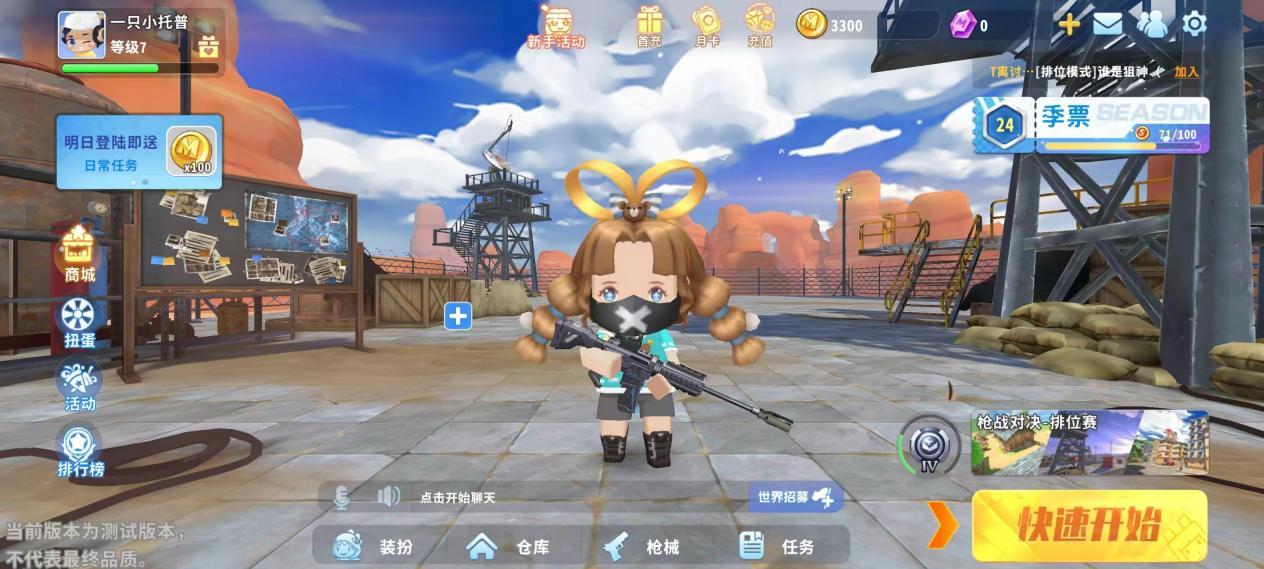1264x569 pixels.
Task: View the 排行榜 leaderboard
Action: click(79, 451)
